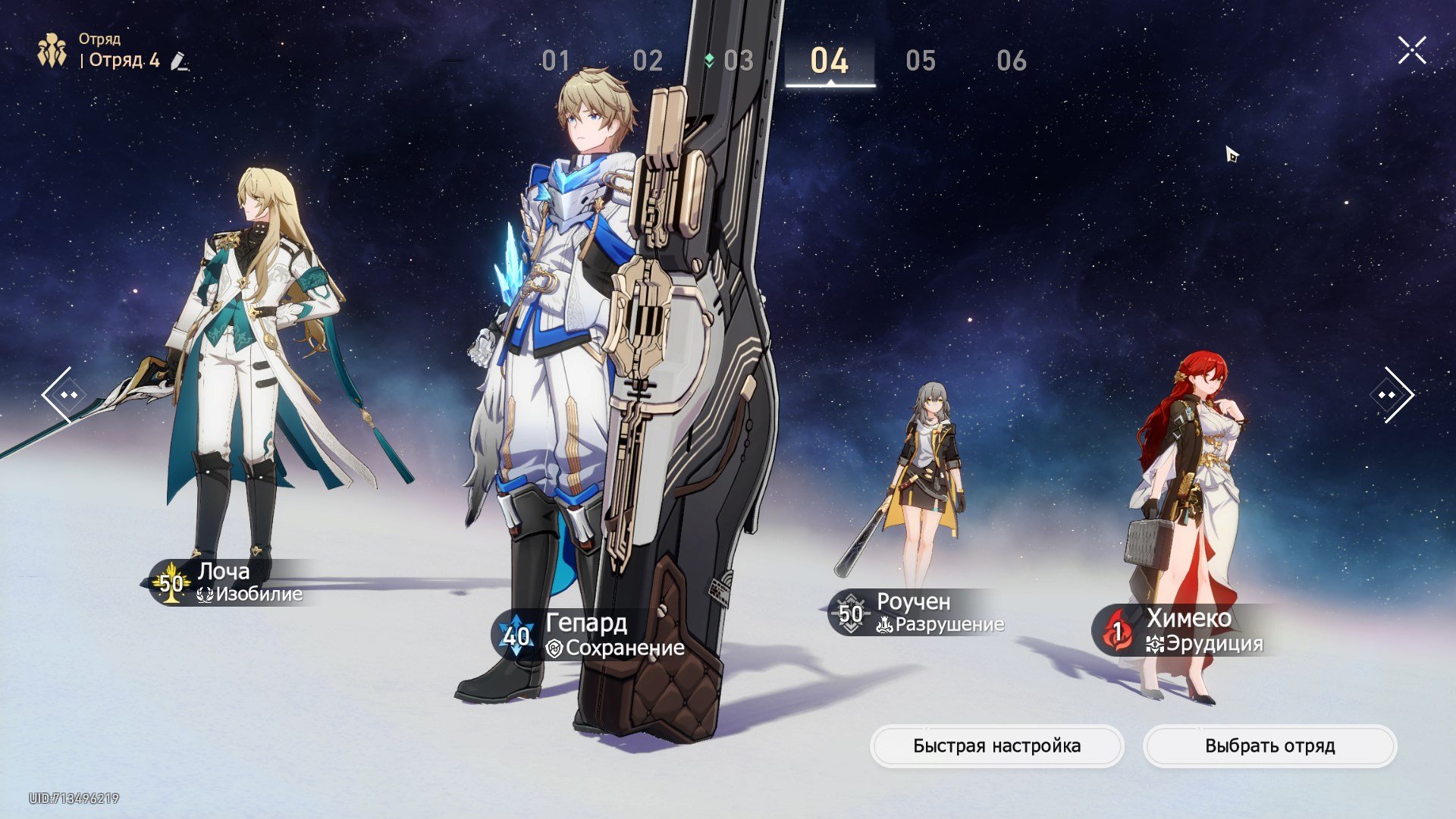Select team tab 03

[738, 61]
